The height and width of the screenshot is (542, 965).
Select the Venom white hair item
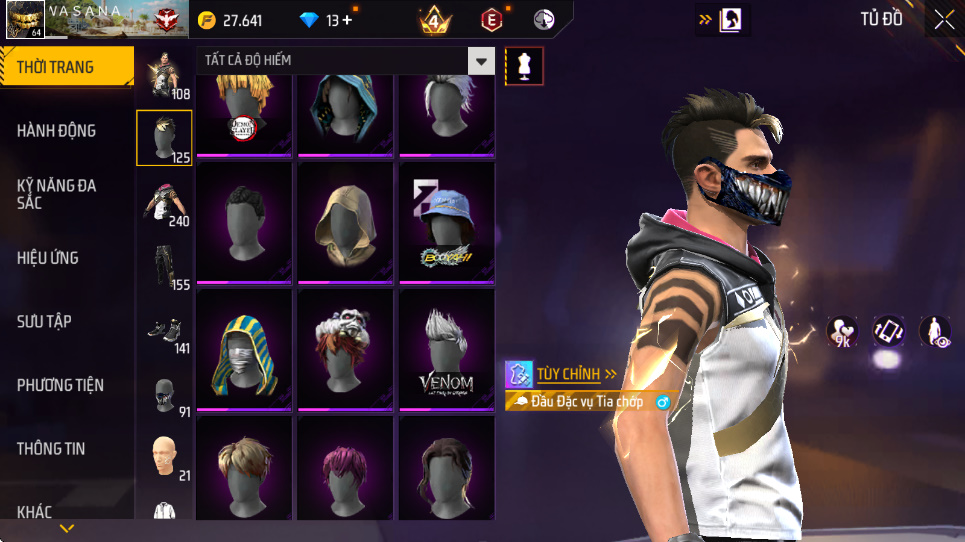coord(446,348)
